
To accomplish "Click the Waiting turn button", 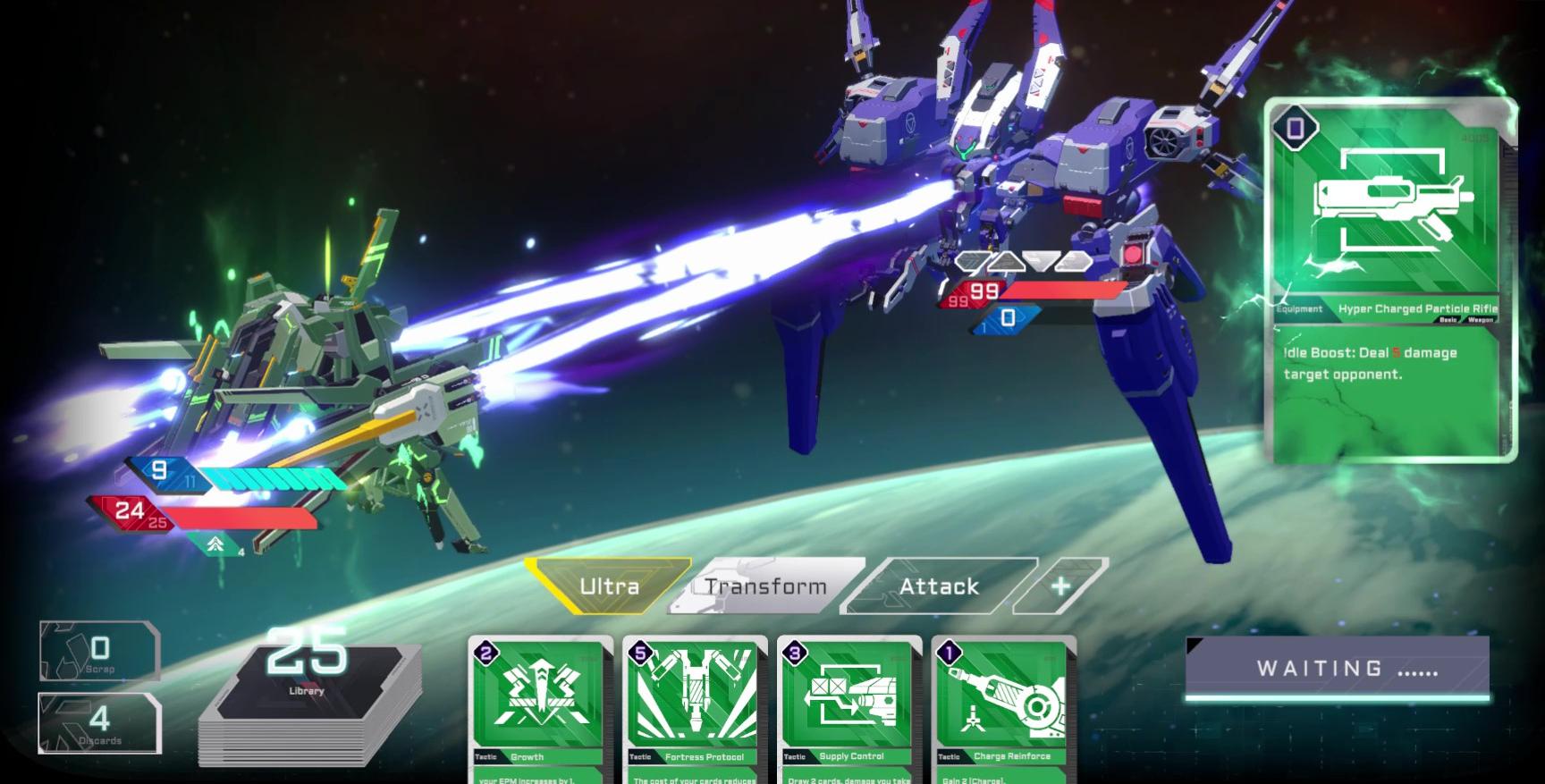I will (1337, 669).
